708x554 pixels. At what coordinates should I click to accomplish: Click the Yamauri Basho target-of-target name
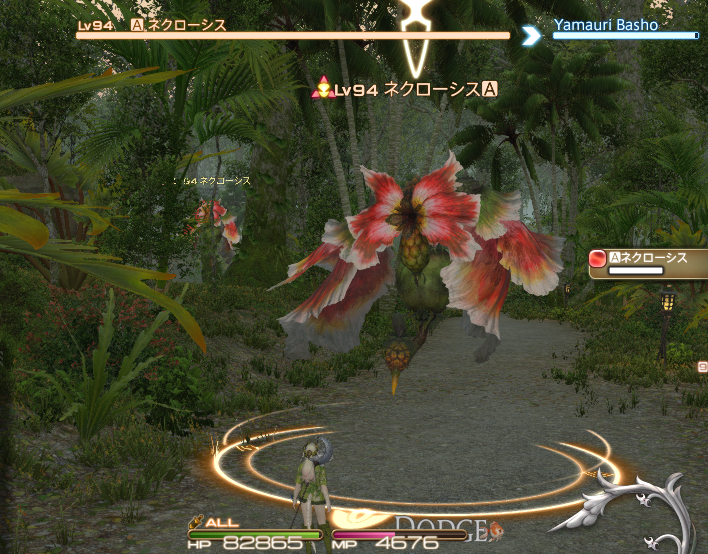(608, 25)
